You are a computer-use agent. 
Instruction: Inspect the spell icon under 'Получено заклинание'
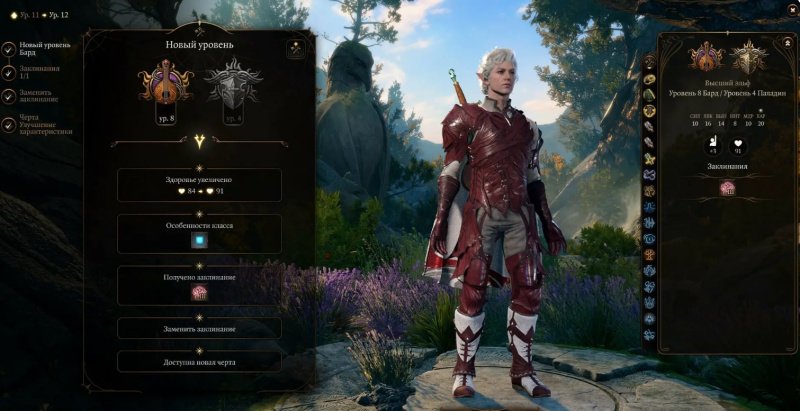pyautogui.click(x=199, y=292)
